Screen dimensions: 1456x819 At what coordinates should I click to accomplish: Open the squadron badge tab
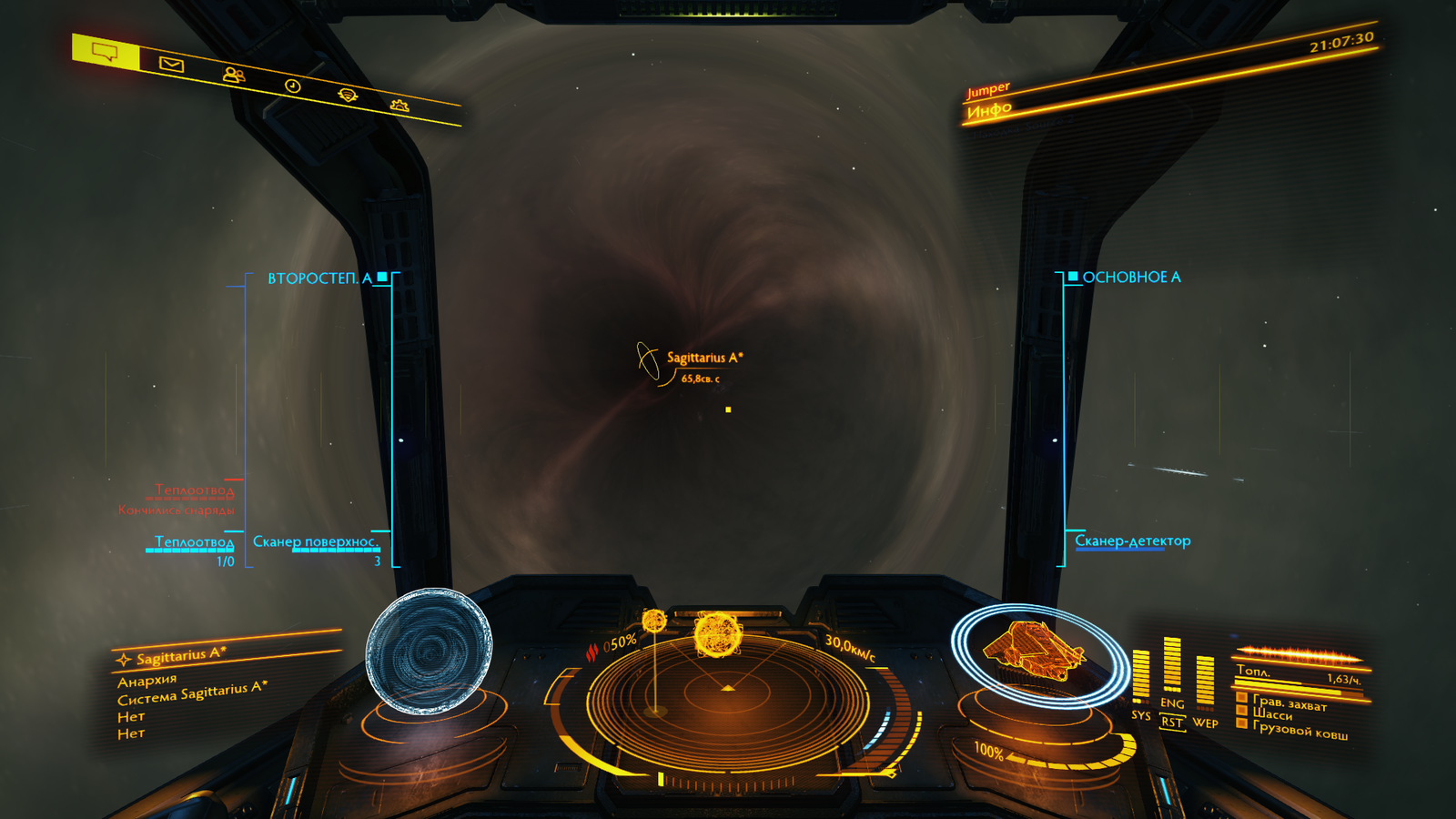tap(348, 96)
